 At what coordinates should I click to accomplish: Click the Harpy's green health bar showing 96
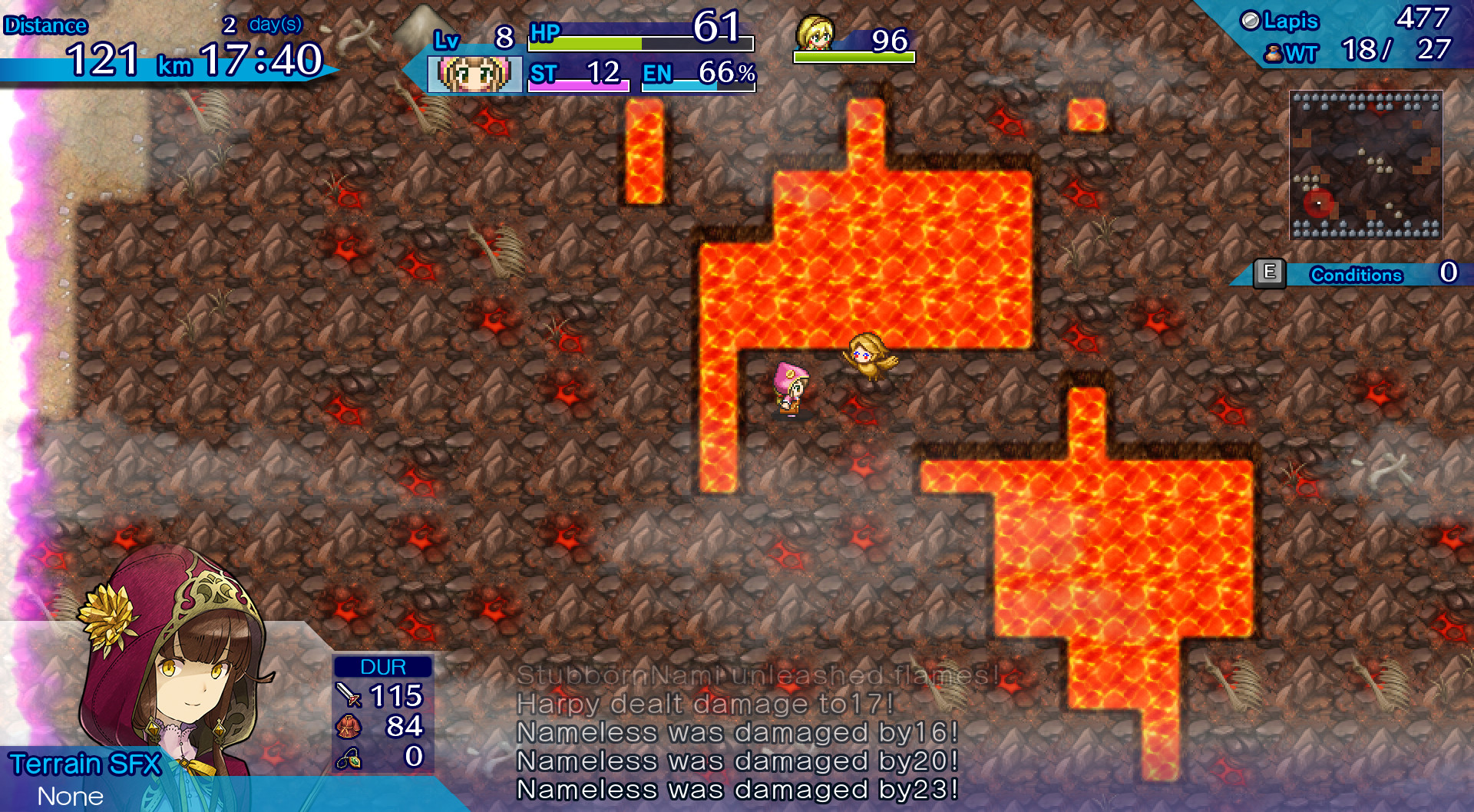click(854, 55)
